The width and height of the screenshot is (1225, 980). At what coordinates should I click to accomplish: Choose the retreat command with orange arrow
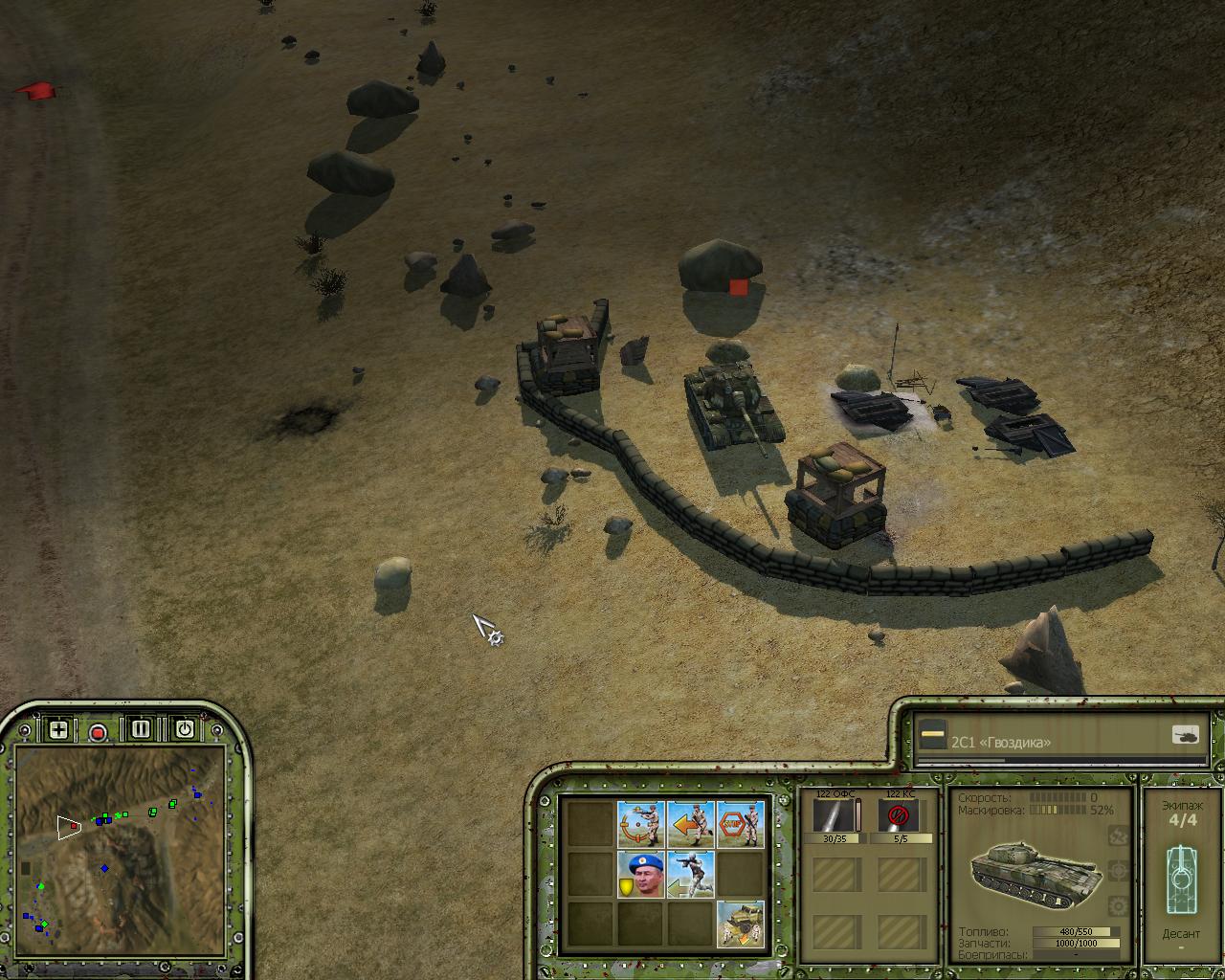[690, 824]
